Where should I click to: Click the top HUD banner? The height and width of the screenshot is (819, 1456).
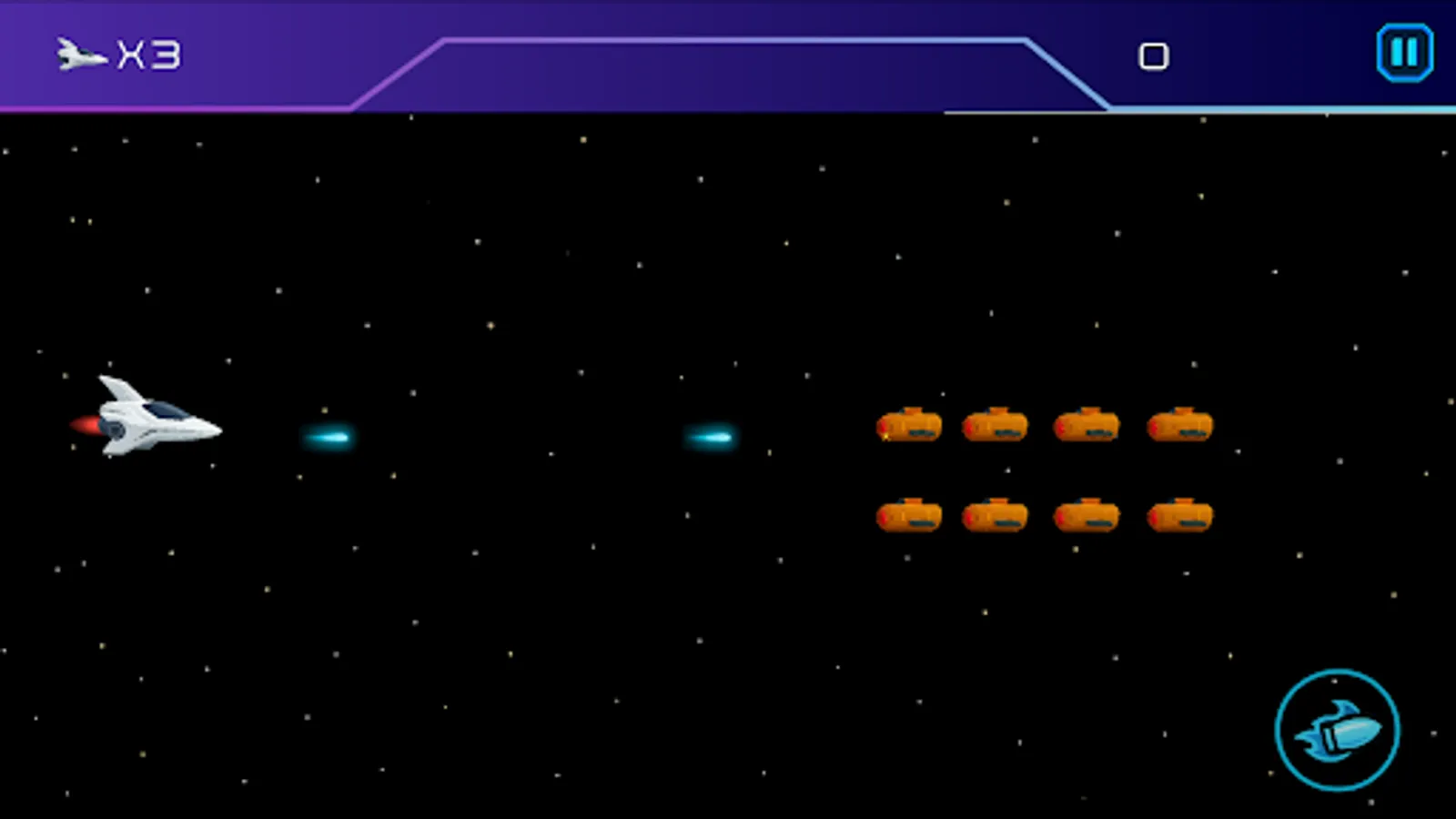coord(728,55)
